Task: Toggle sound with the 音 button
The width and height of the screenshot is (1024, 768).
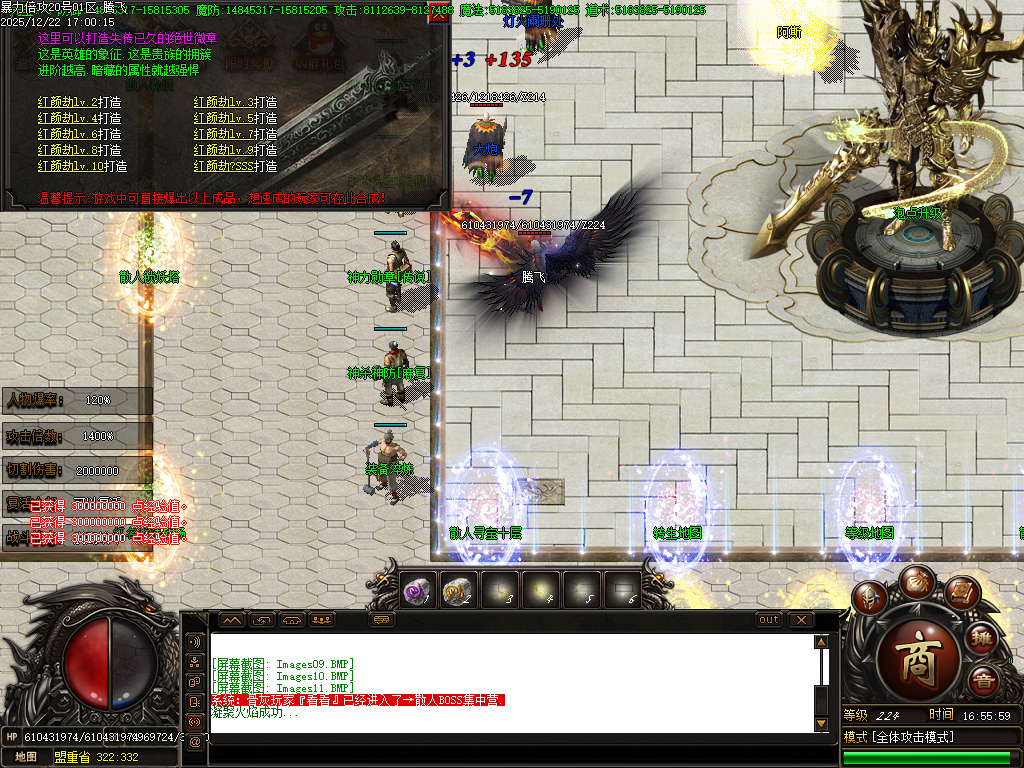Action: point(982,682)
